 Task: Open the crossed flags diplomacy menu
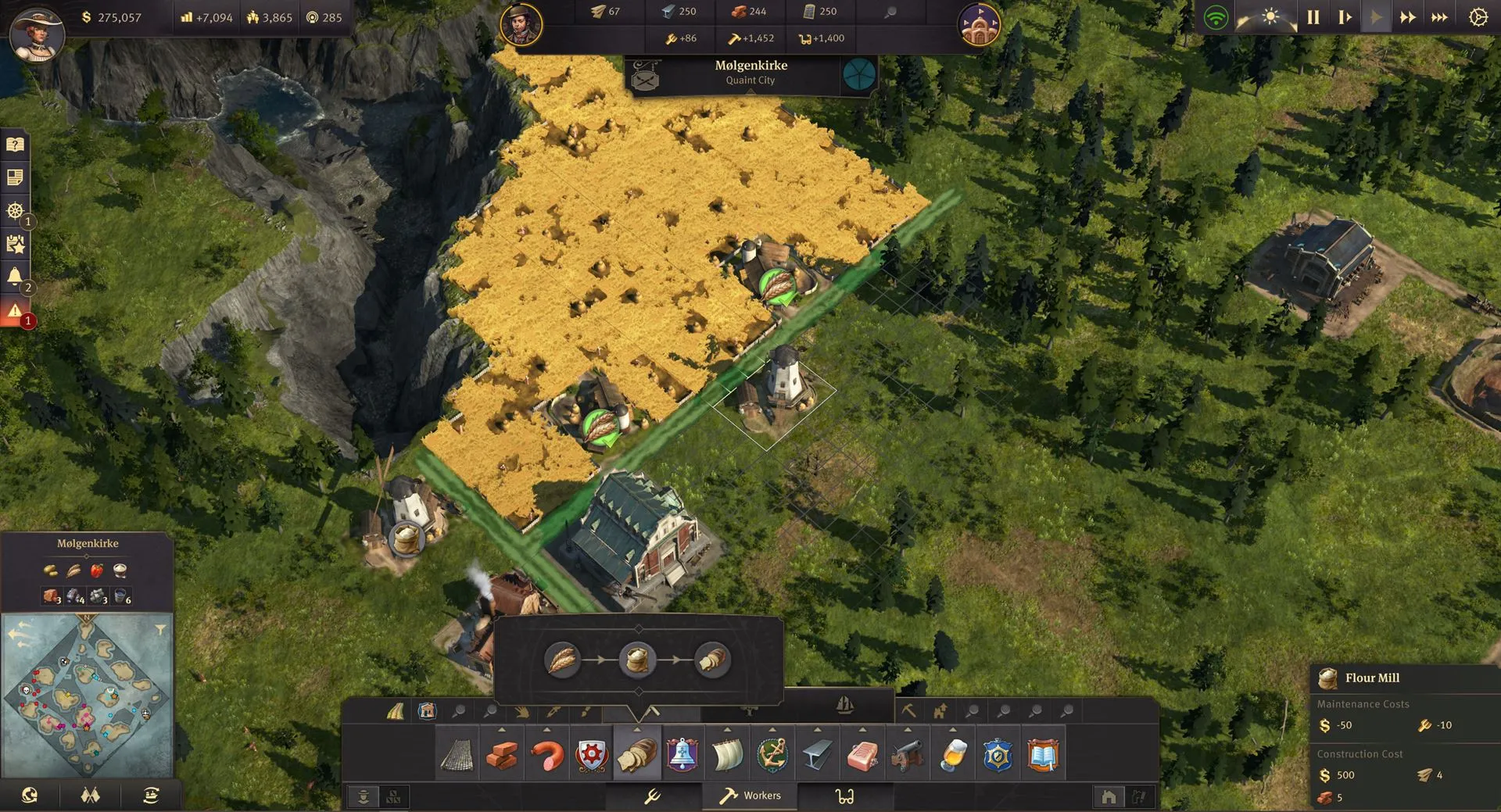tap(91, 796)
